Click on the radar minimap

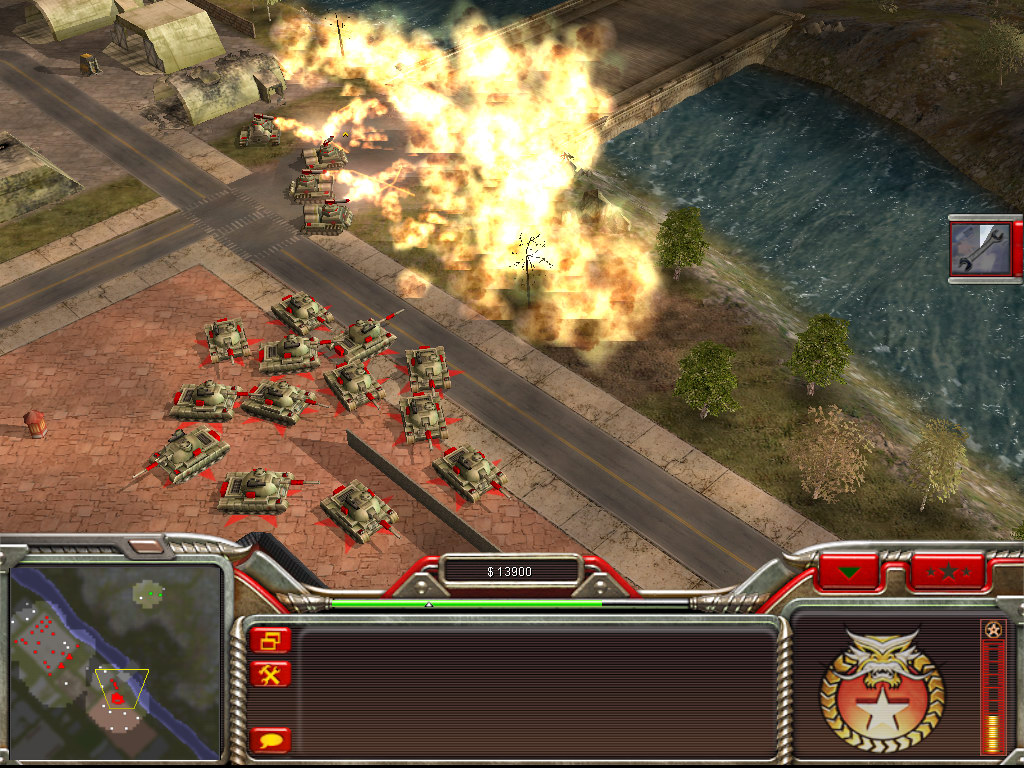tap(115, 660)
